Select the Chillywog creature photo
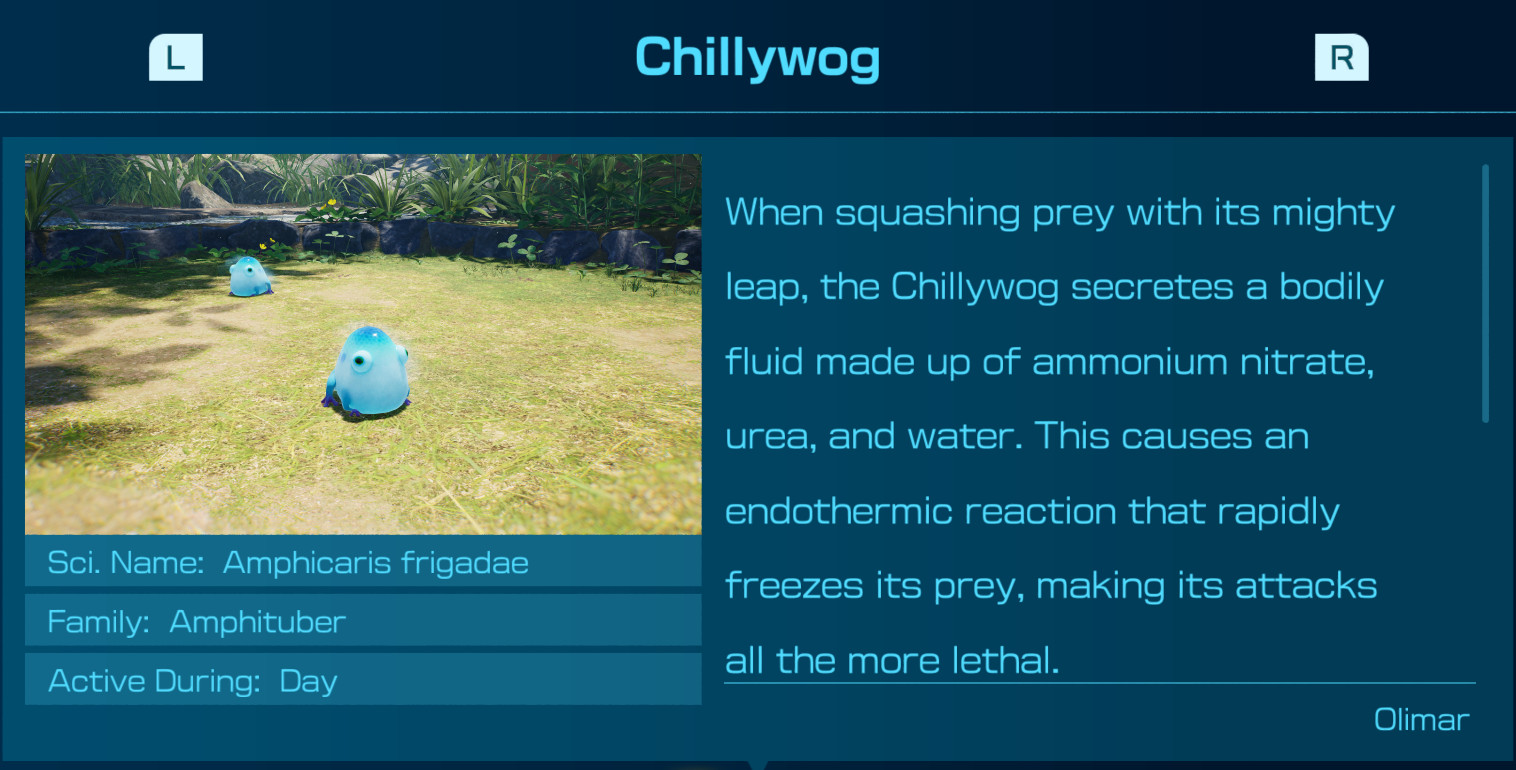The height and width of the screenshot is (770, 1516). tap(364, 345)
